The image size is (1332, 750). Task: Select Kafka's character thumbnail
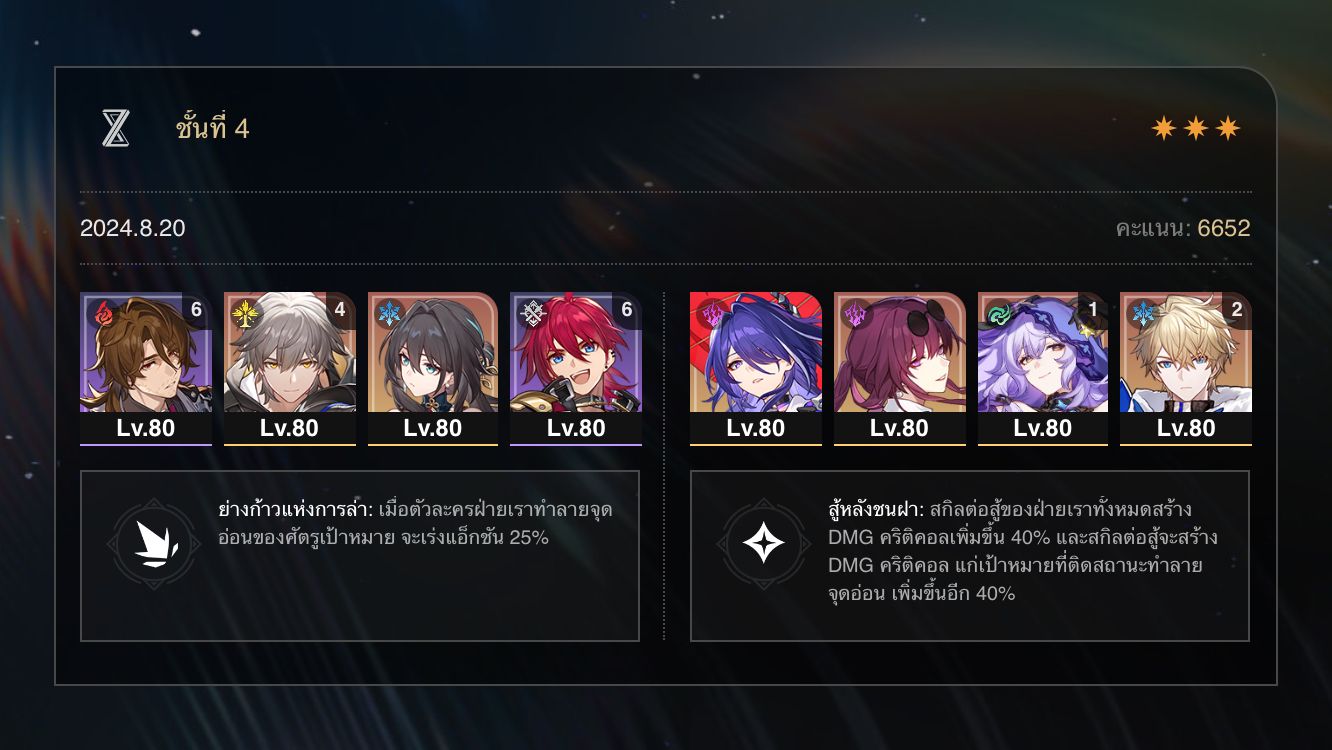point(899,365)
